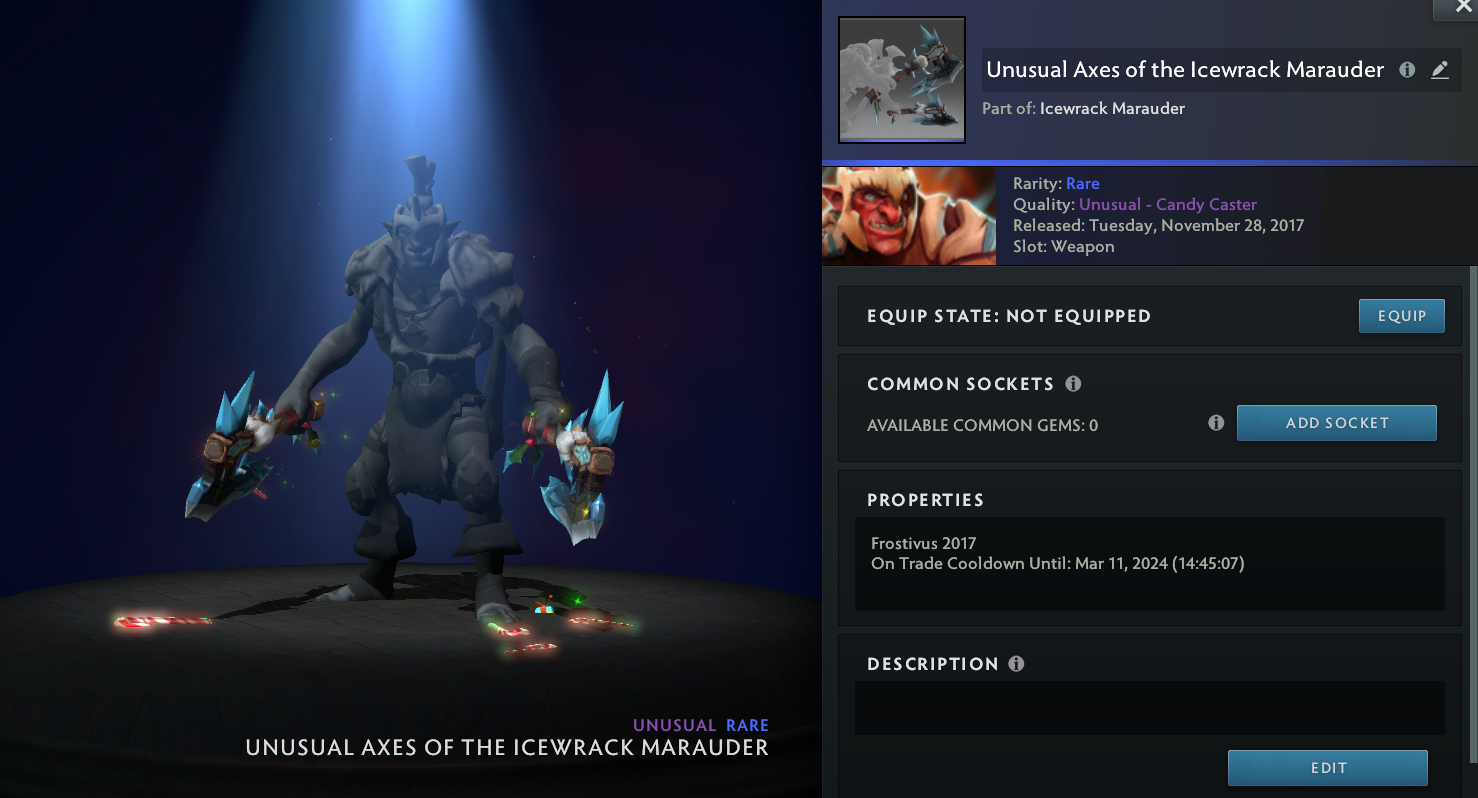Open the Common Sockets info tooltip
The height and width of the screenshot is (798, 1478).
1073,384
